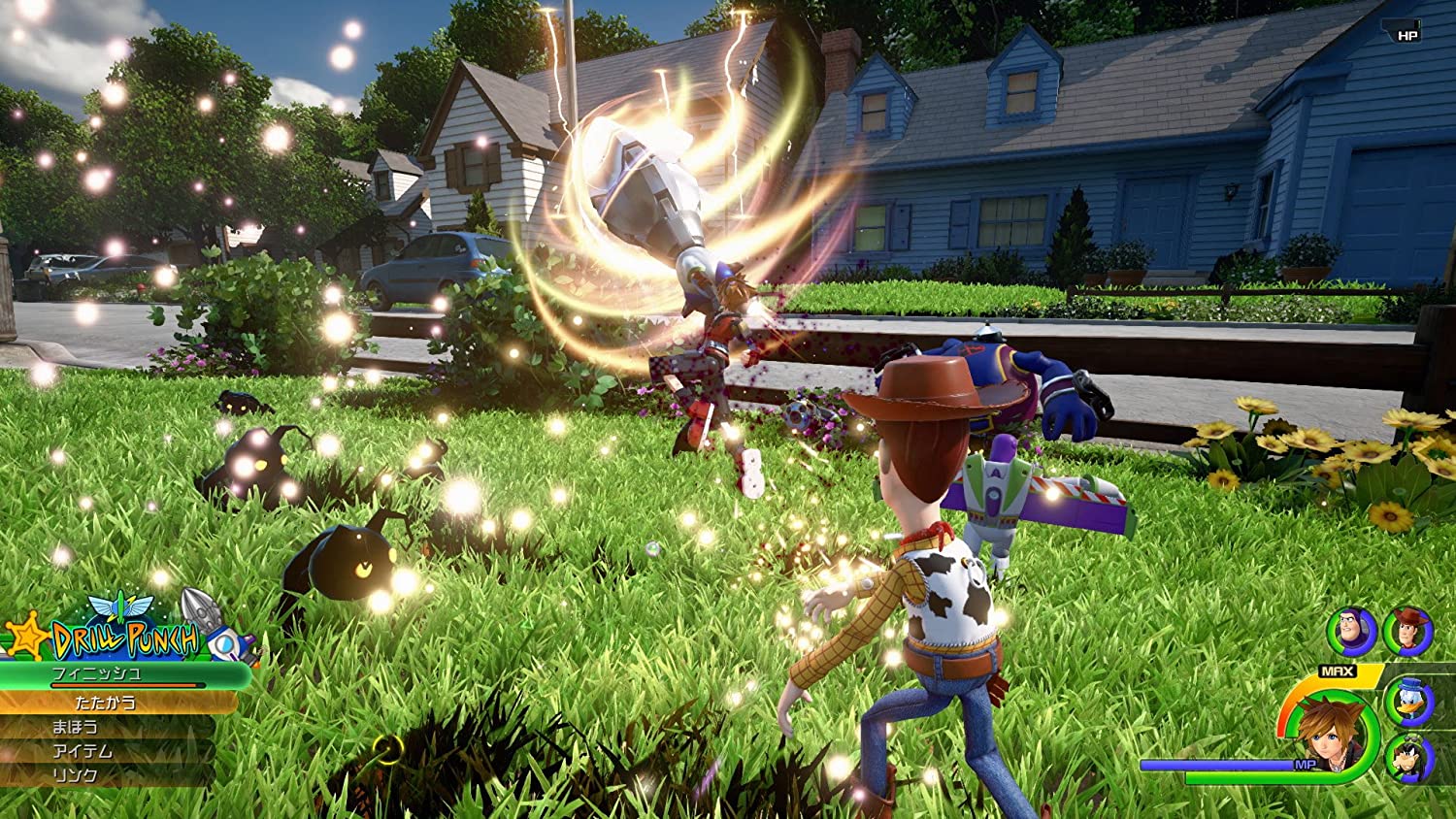Screen dimensions: 1456x819
Task: Click the MAX gauge label near Sora
Action: (x=1337, y=671)
